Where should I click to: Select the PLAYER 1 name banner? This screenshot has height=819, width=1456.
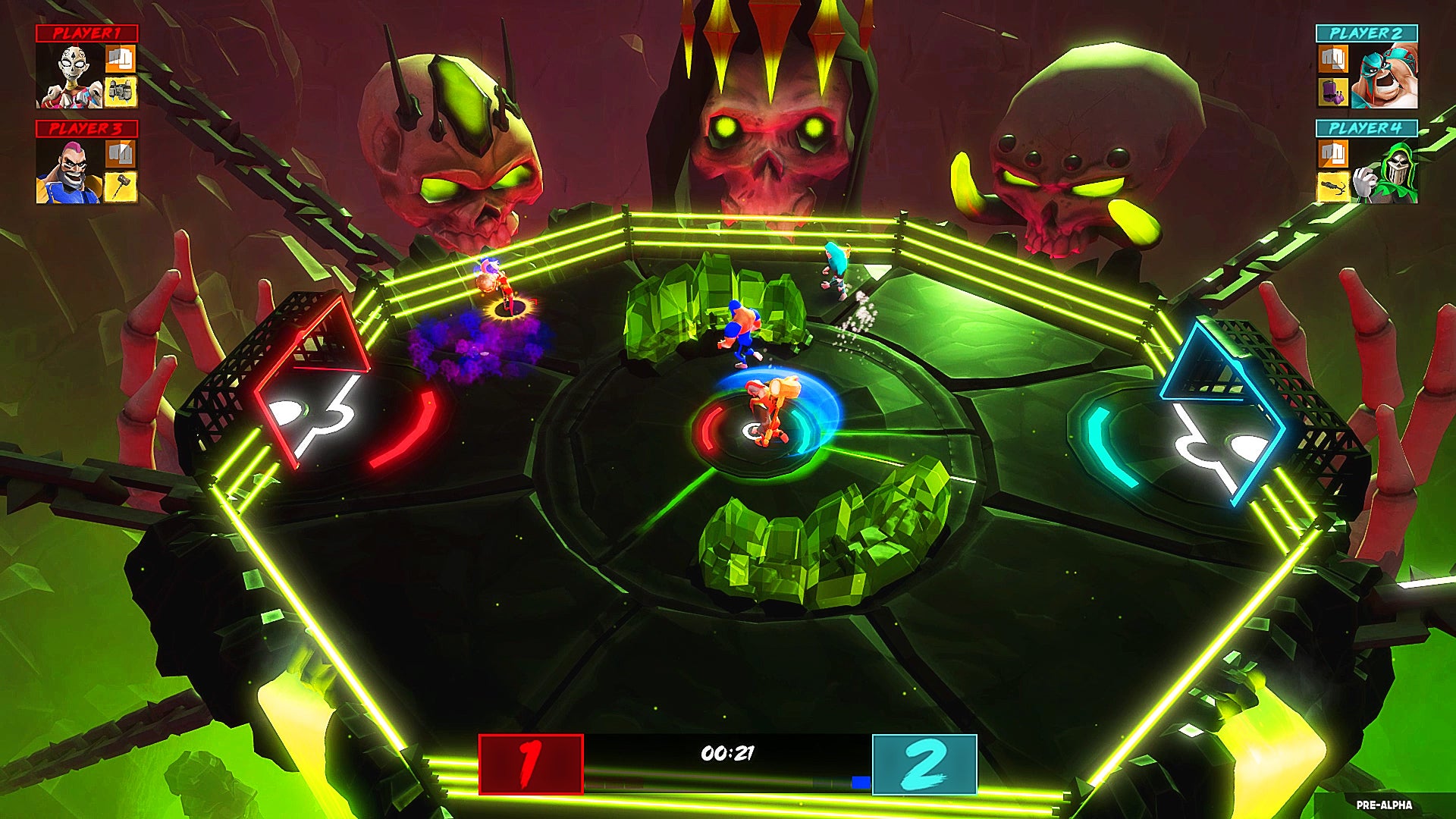[87, 32]
